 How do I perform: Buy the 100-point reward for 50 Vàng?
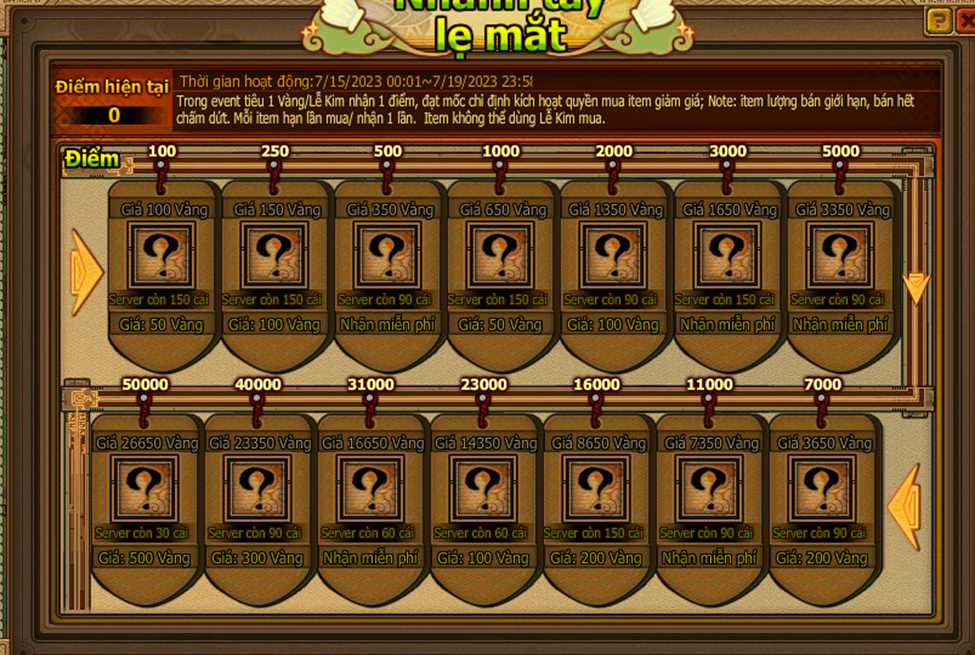pyautogui.click(x=162, y=325)
